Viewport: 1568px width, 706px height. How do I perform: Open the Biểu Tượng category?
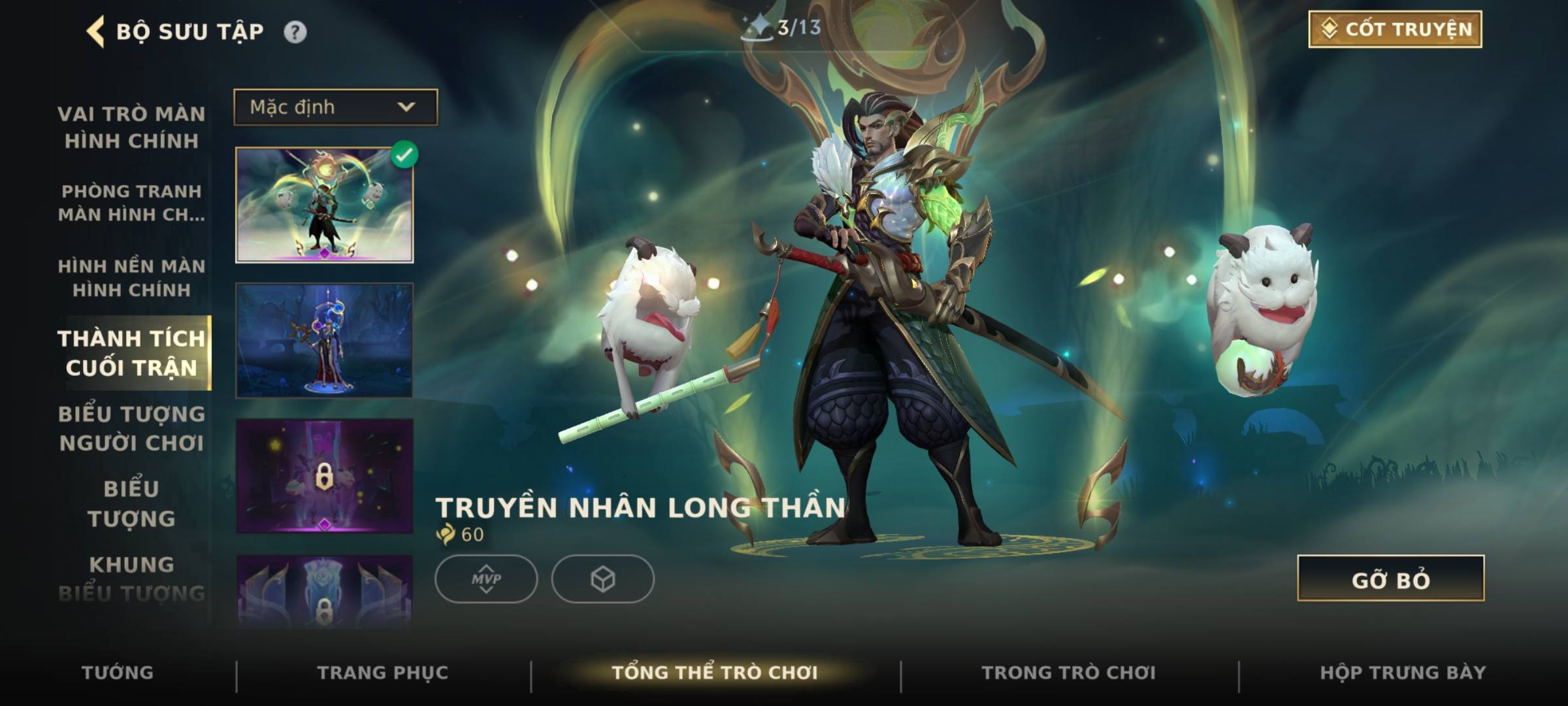(x=131, y=503)
